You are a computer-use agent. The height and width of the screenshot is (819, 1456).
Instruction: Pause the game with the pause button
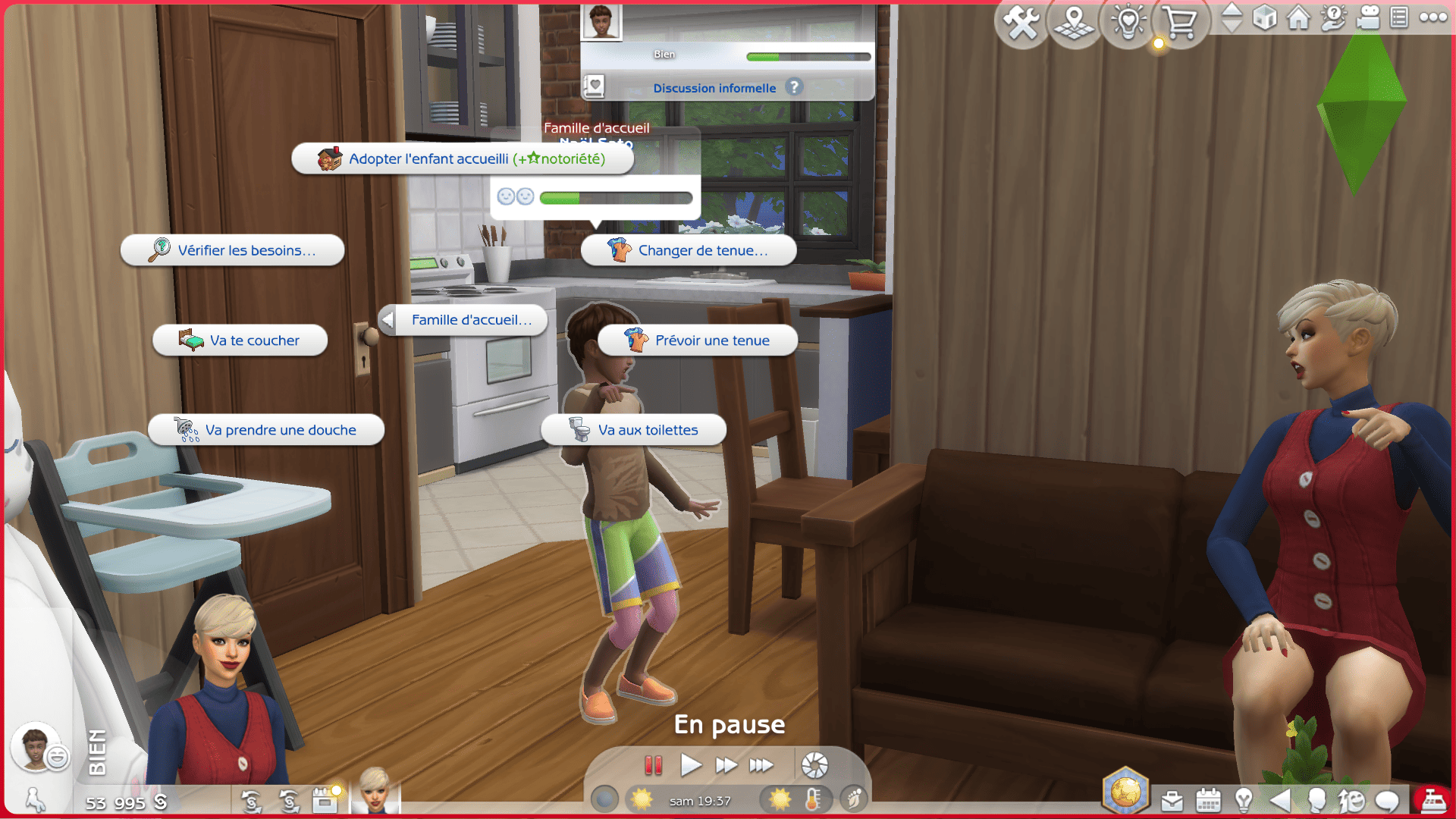[653, 766]
